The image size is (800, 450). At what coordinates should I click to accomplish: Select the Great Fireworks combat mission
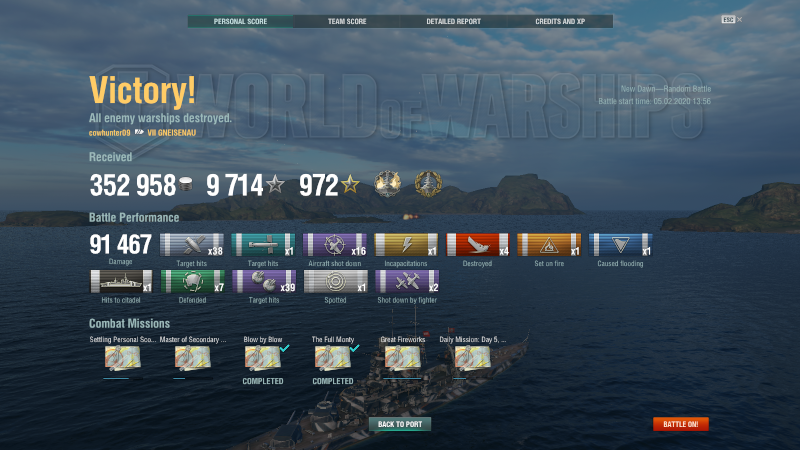[x=402, y=357]
